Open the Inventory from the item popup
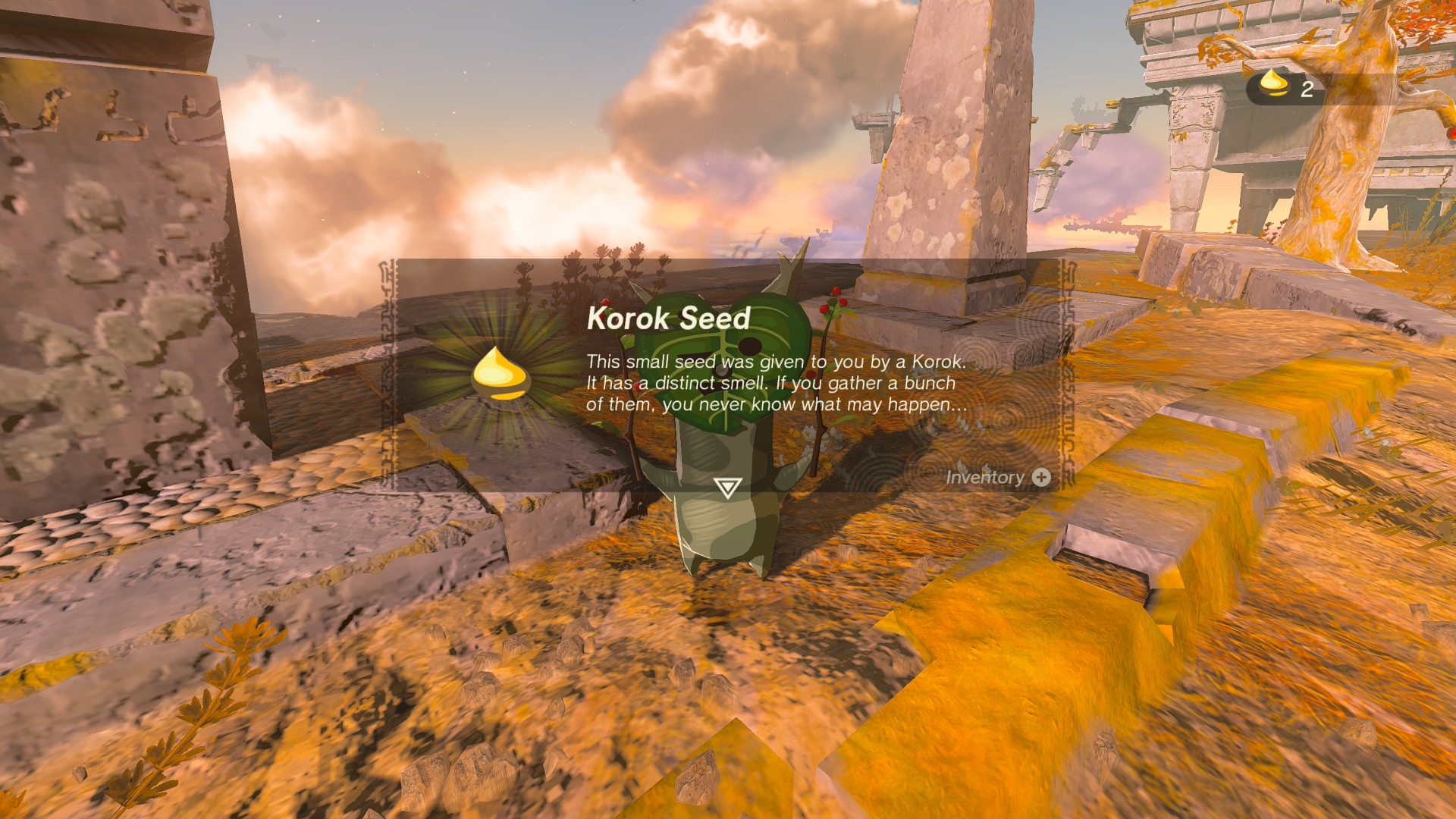This screenshot has width=1456, height=819. click(x=997, y=477)
